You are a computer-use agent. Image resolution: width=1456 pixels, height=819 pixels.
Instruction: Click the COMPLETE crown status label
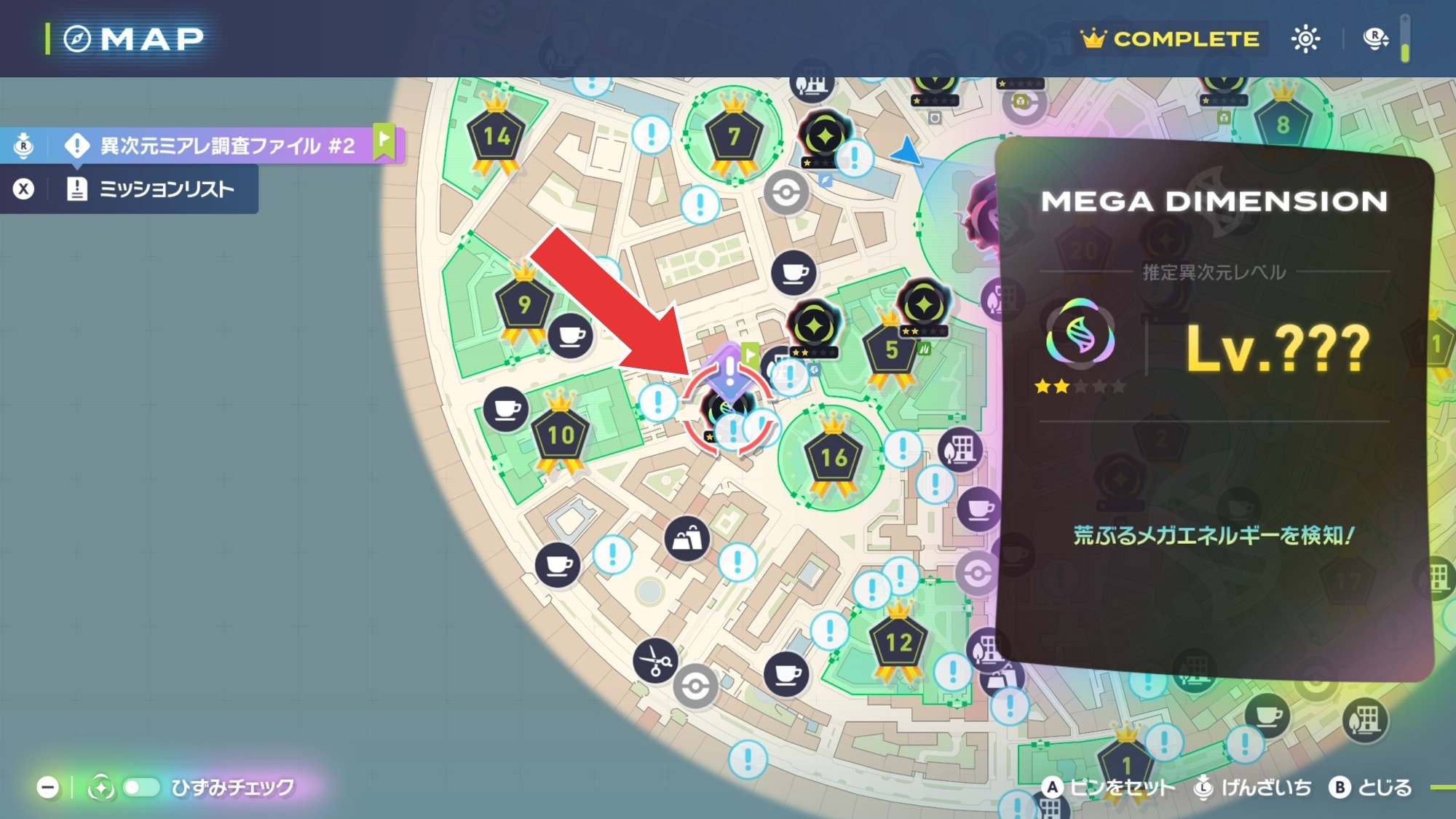click(x=1171, y=39)
